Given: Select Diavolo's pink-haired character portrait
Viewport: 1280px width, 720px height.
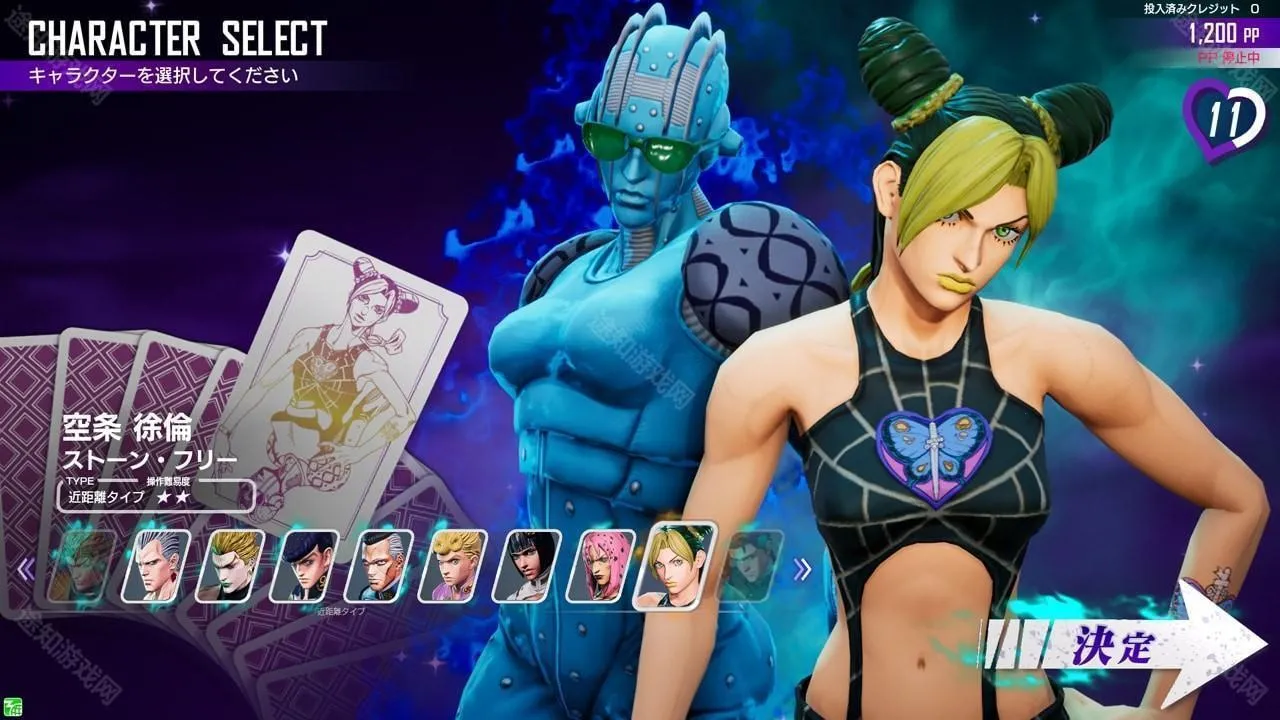Looking at the screenshot, I should pos(600,565).
